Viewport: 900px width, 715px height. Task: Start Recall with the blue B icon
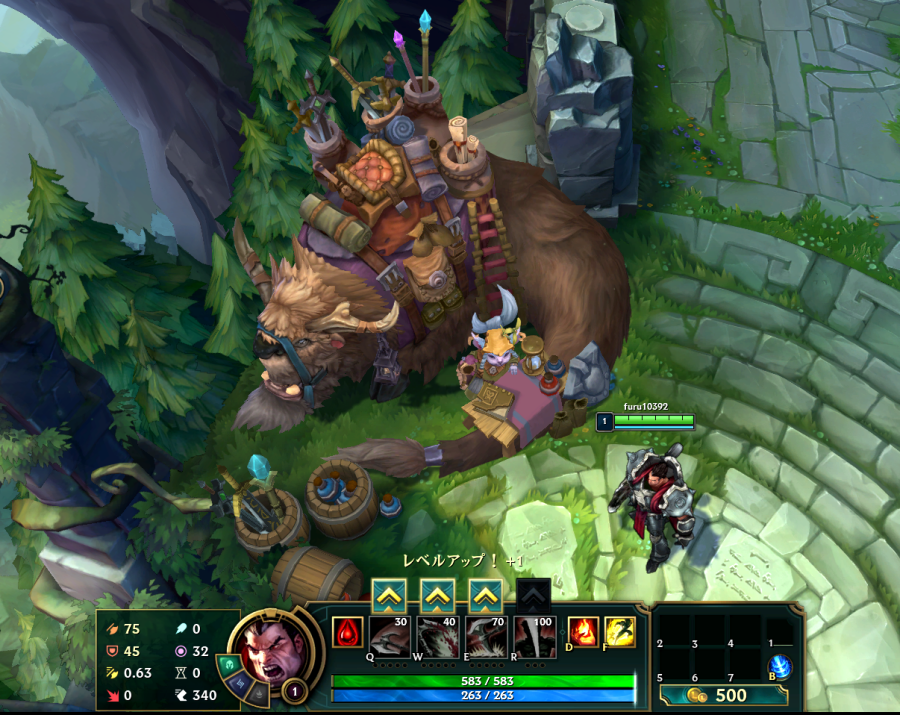click(x=779, y=667)
